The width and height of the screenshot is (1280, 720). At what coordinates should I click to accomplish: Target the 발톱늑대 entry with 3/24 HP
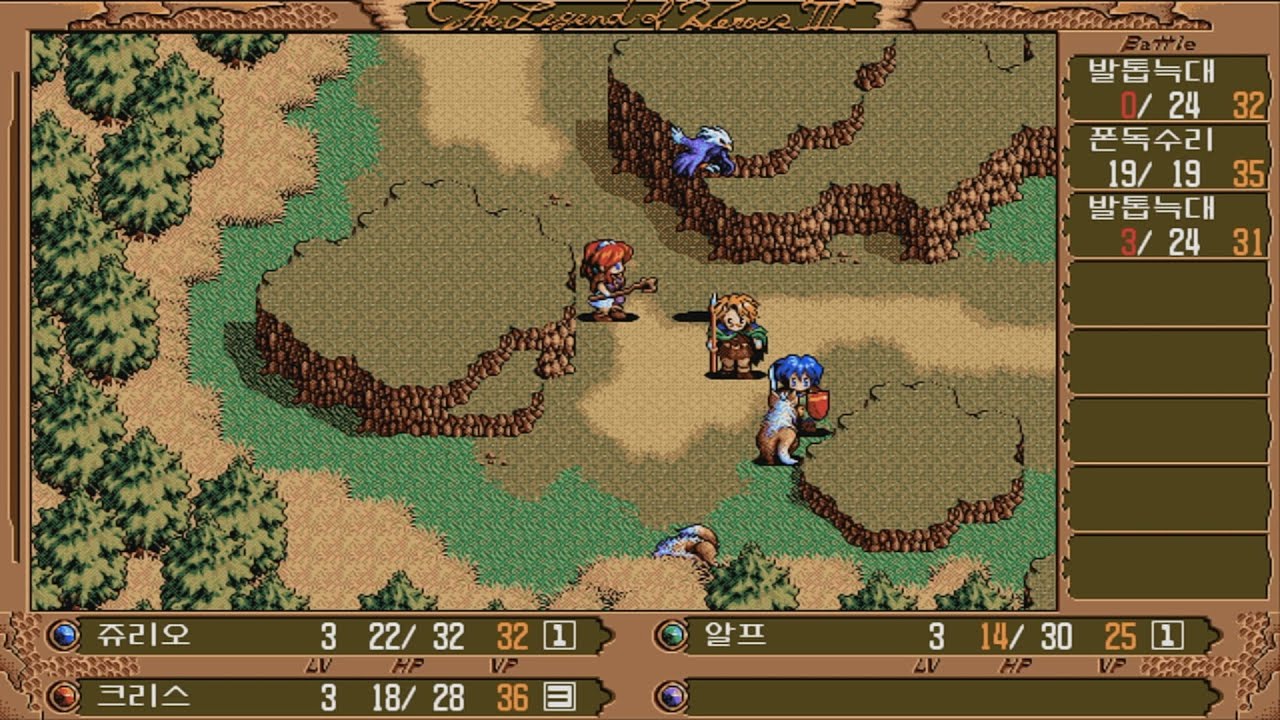(1166, 225)
